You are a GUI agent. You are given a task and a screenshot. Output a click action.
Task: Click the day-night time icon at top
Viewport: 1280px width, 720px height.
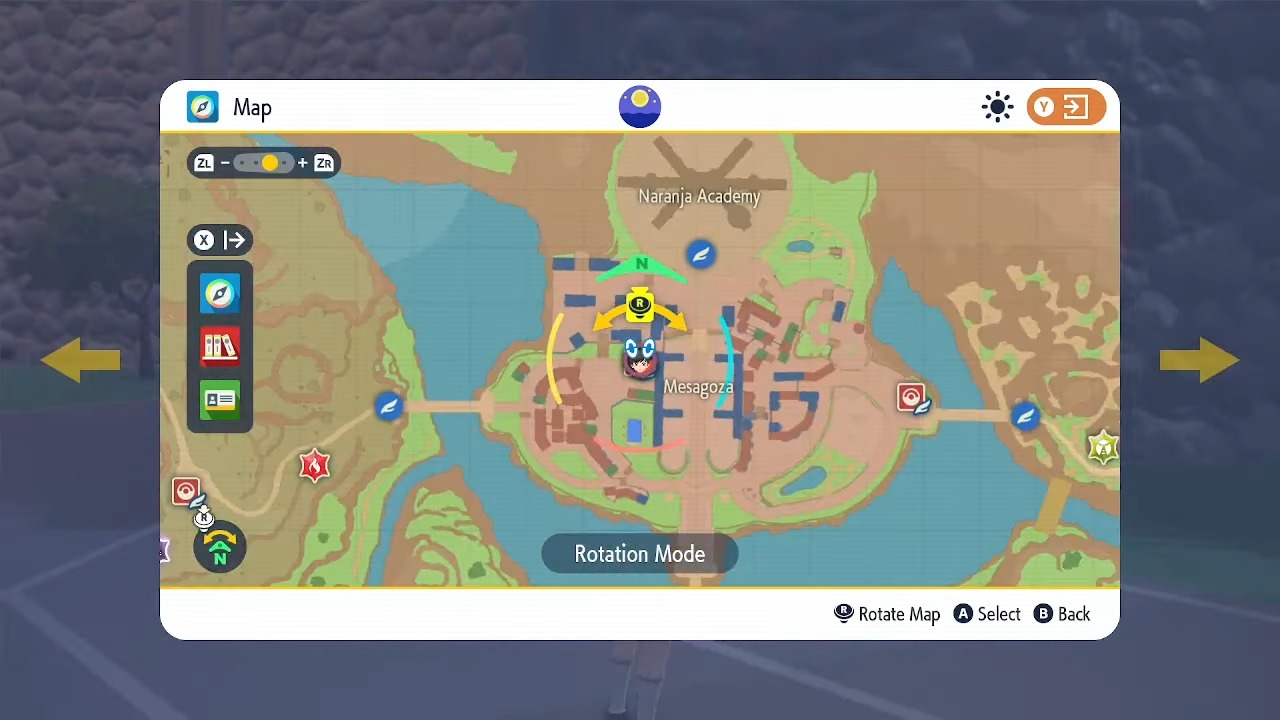point(640,107)
